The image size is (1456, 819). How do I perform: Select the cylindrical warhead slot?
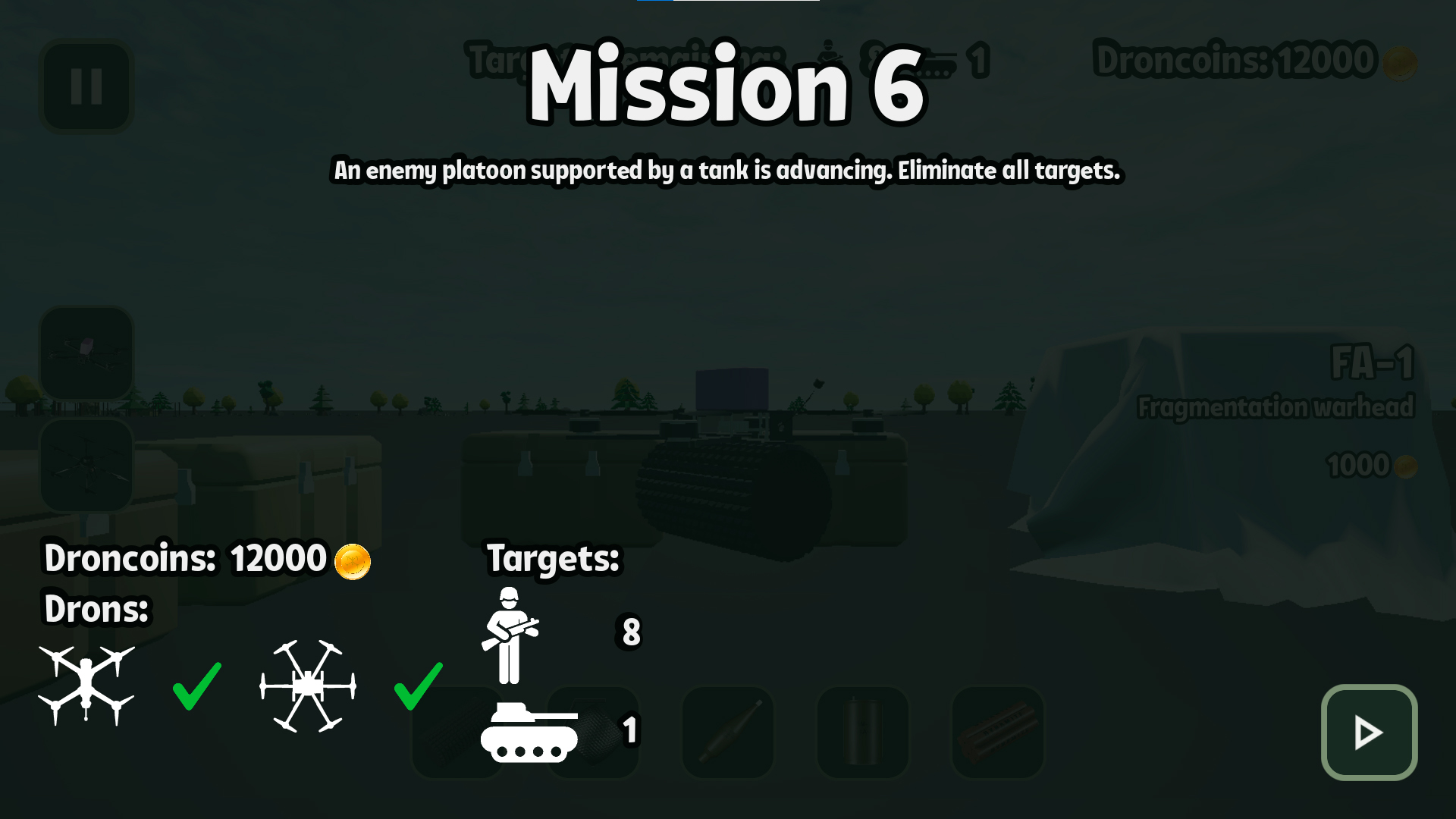tap(861, 733)
